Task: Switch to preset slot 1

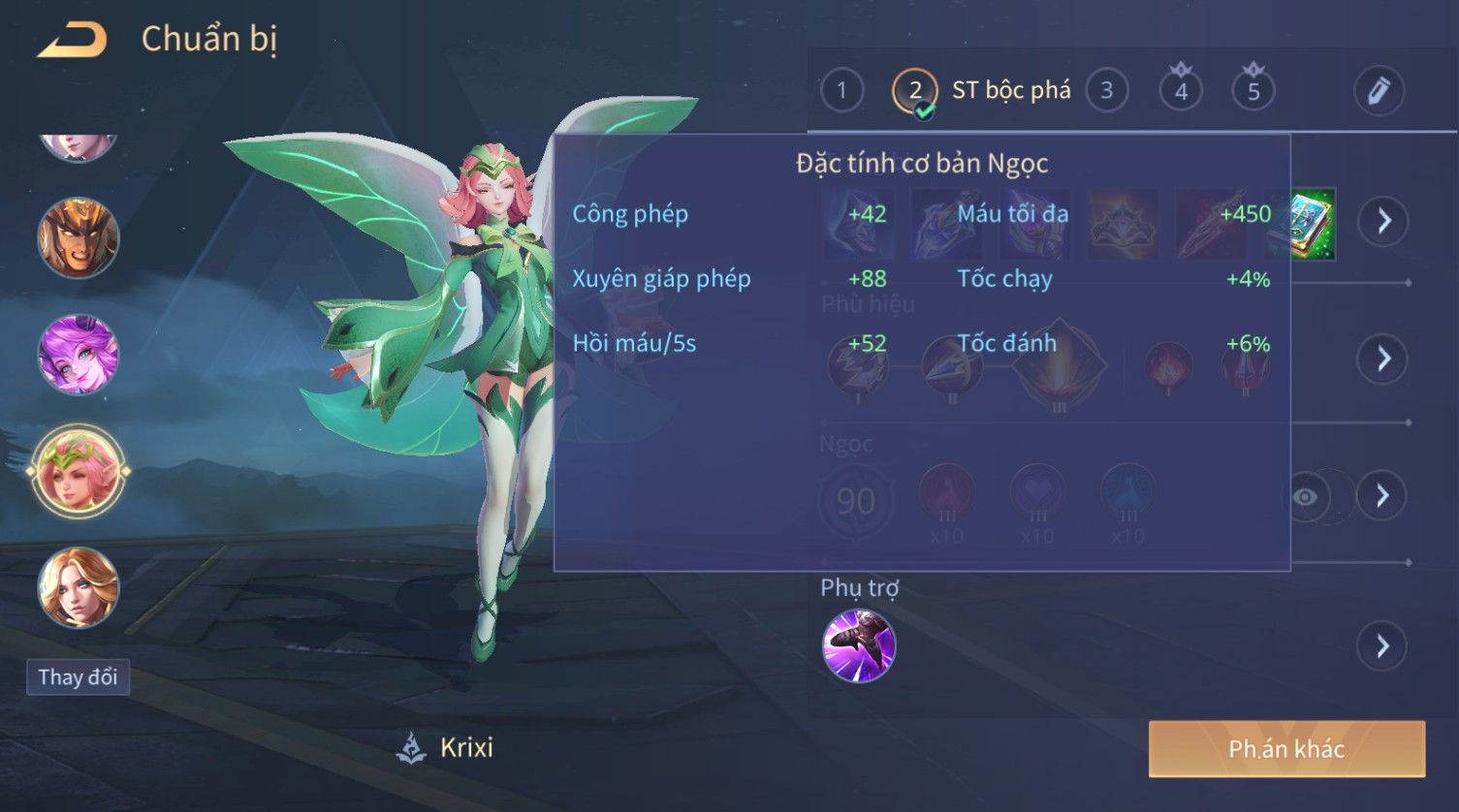Action: tap(841, 91)
